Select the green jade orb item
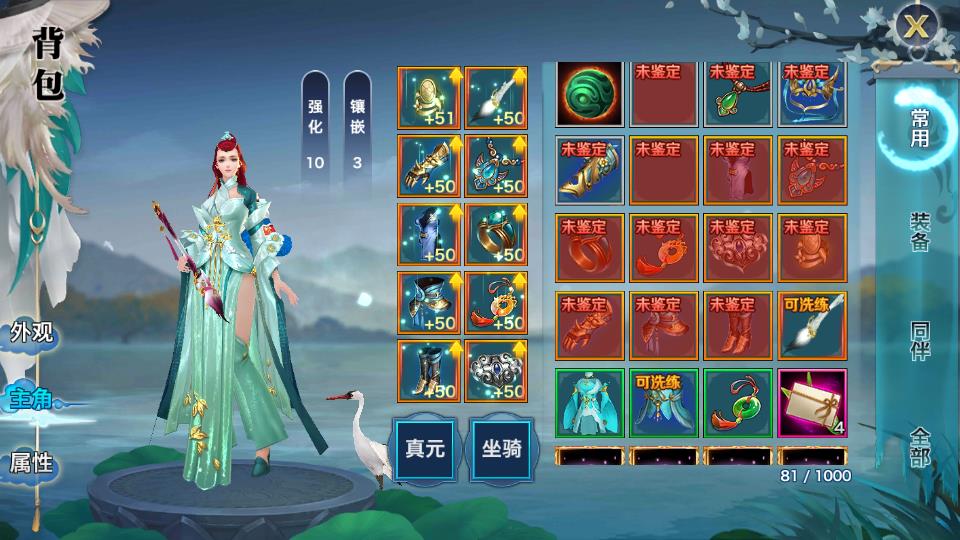 590,94
